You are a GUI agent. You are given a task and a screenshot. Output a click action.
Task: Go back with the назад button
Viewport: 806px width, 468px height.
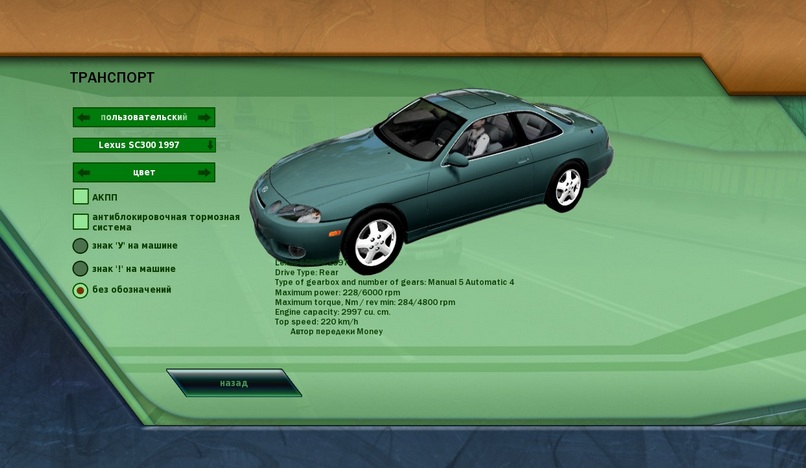point(234,383)
